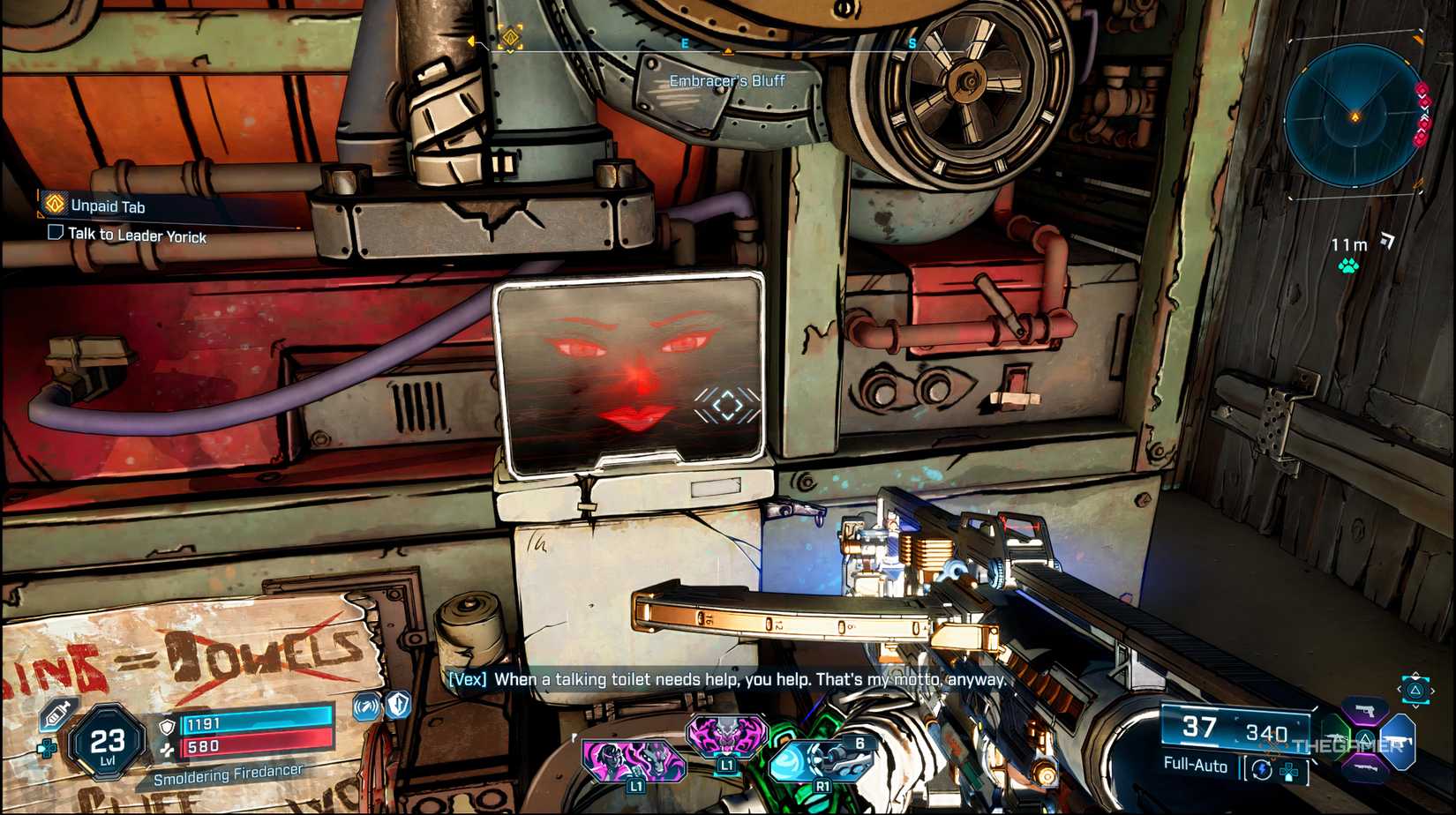1456x815 pixels.
Task: Tick the Talk to Leader Yorick objective
Action: coord(55,233)
